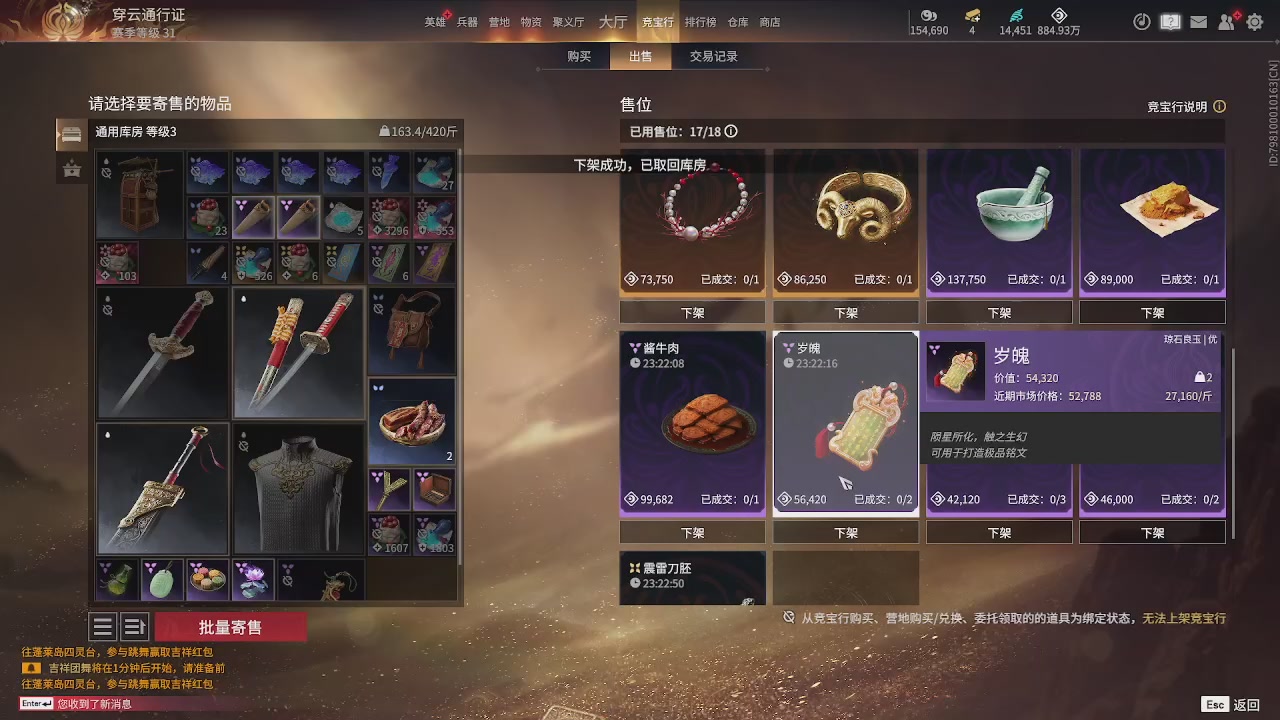Screen dimensions: 1280x720
Task: Click the diamond currency icon showing 884.93万
Action: point(1059,16)
